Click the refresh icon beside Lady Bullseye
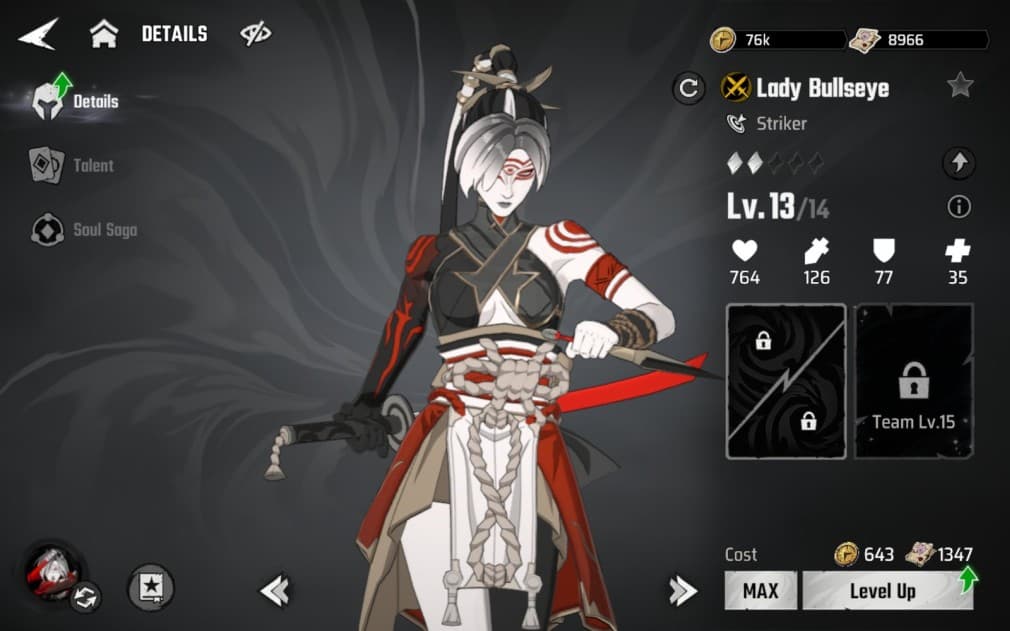 (x=688, y=88)
